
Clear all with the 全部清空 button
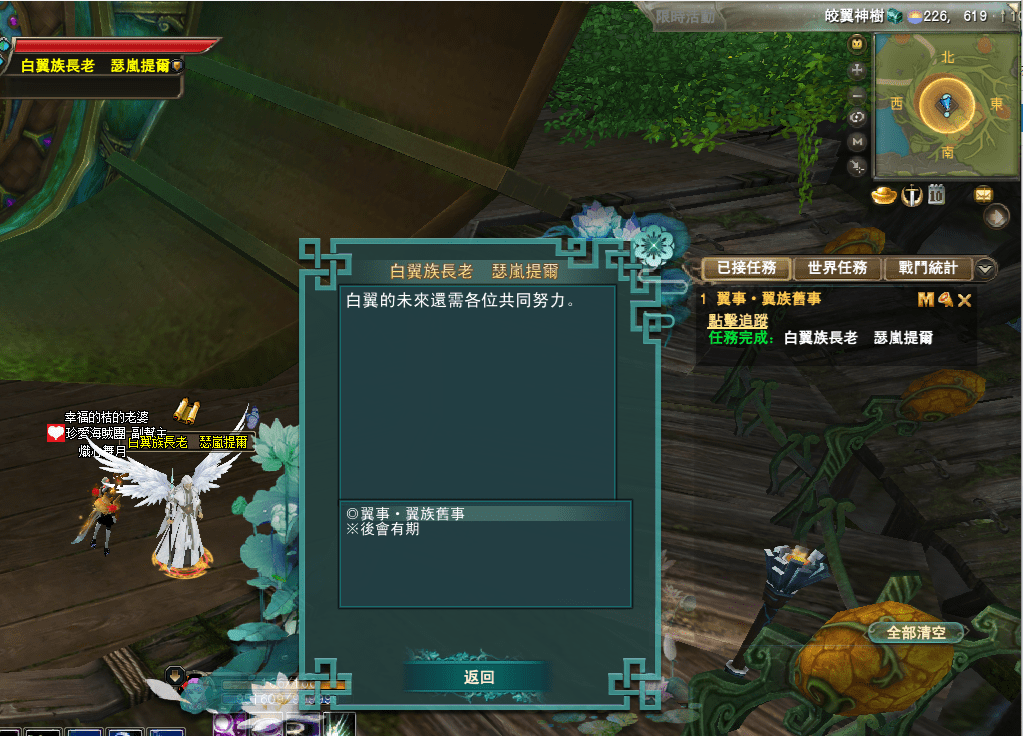[x=915, y=633]
